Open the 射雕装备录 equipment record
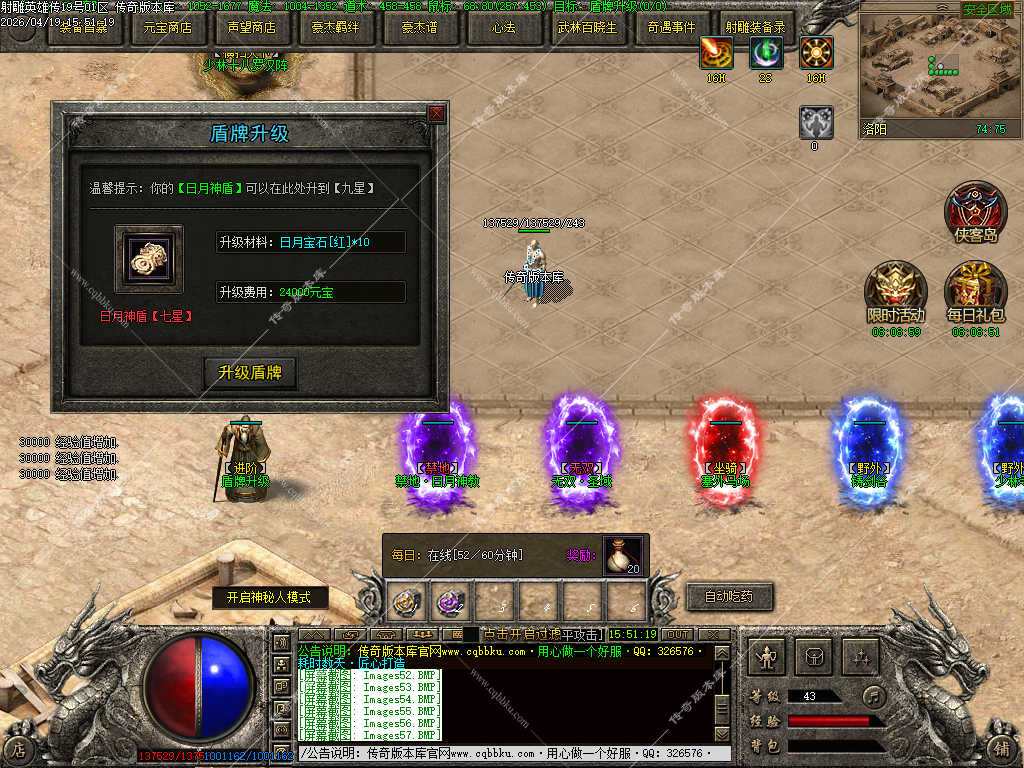 pyautogui.click(x=756, y=28)
